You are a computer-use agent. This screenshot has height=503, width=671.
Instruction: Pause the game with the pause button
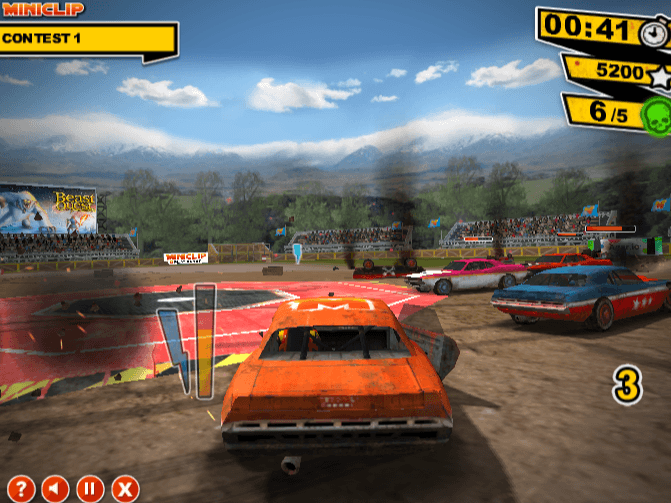point(90,489)
